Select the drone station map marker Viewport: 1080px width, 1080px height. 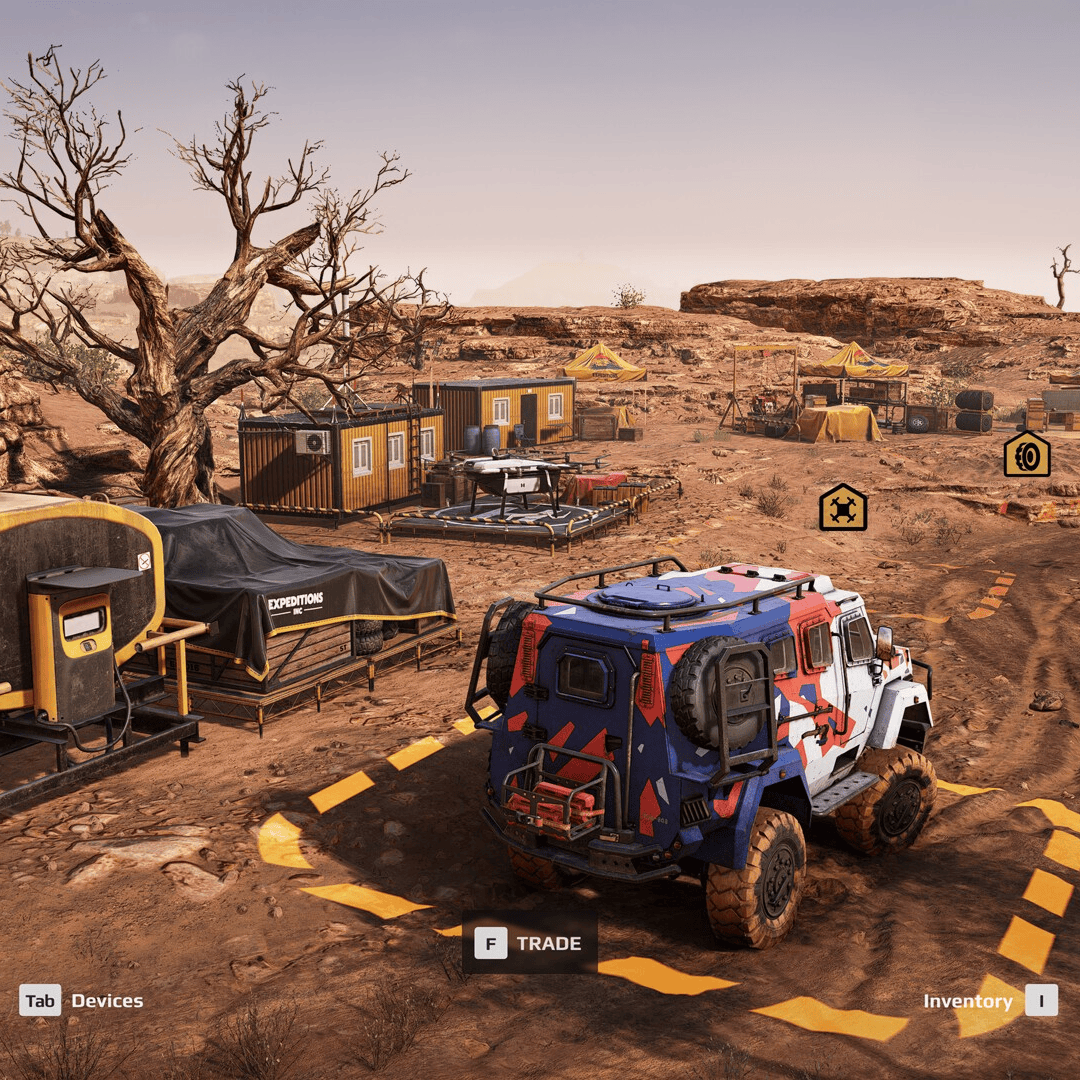point(843,508)
